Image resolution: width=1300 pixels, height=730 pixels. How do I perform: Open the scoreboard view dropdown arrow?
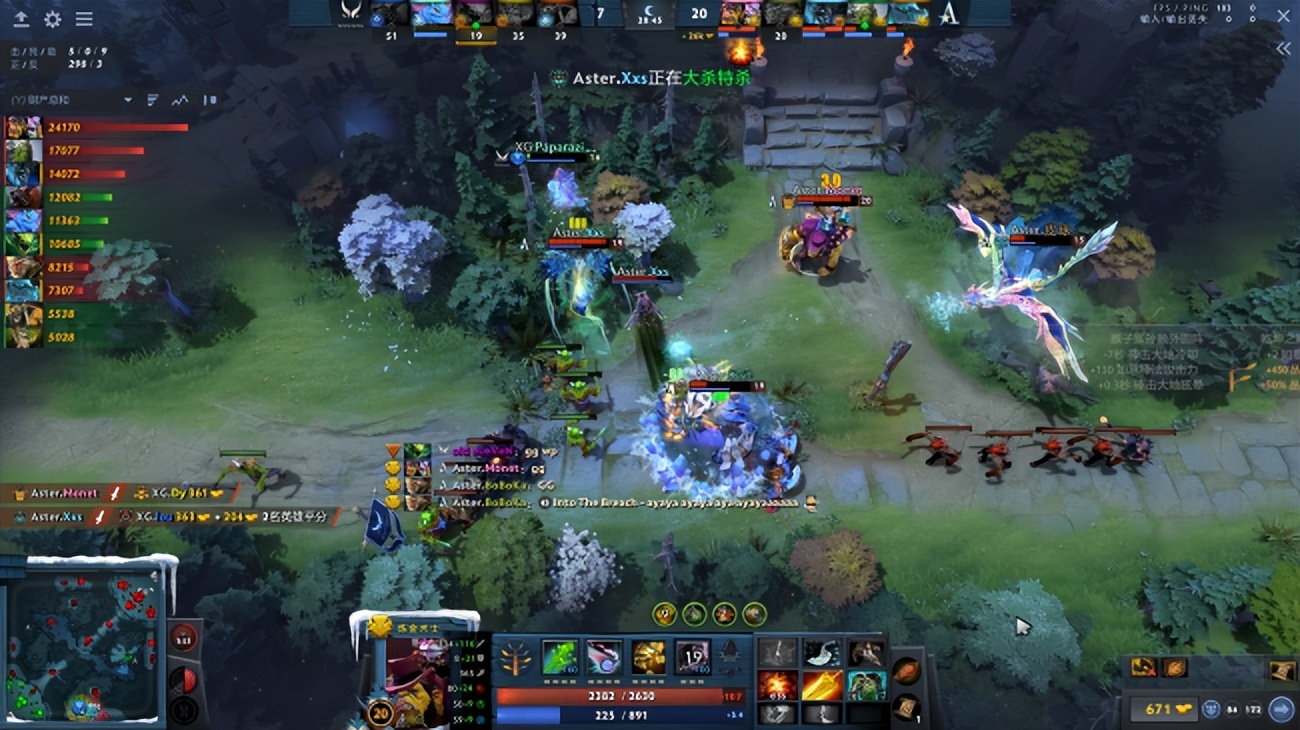point(128,101)
